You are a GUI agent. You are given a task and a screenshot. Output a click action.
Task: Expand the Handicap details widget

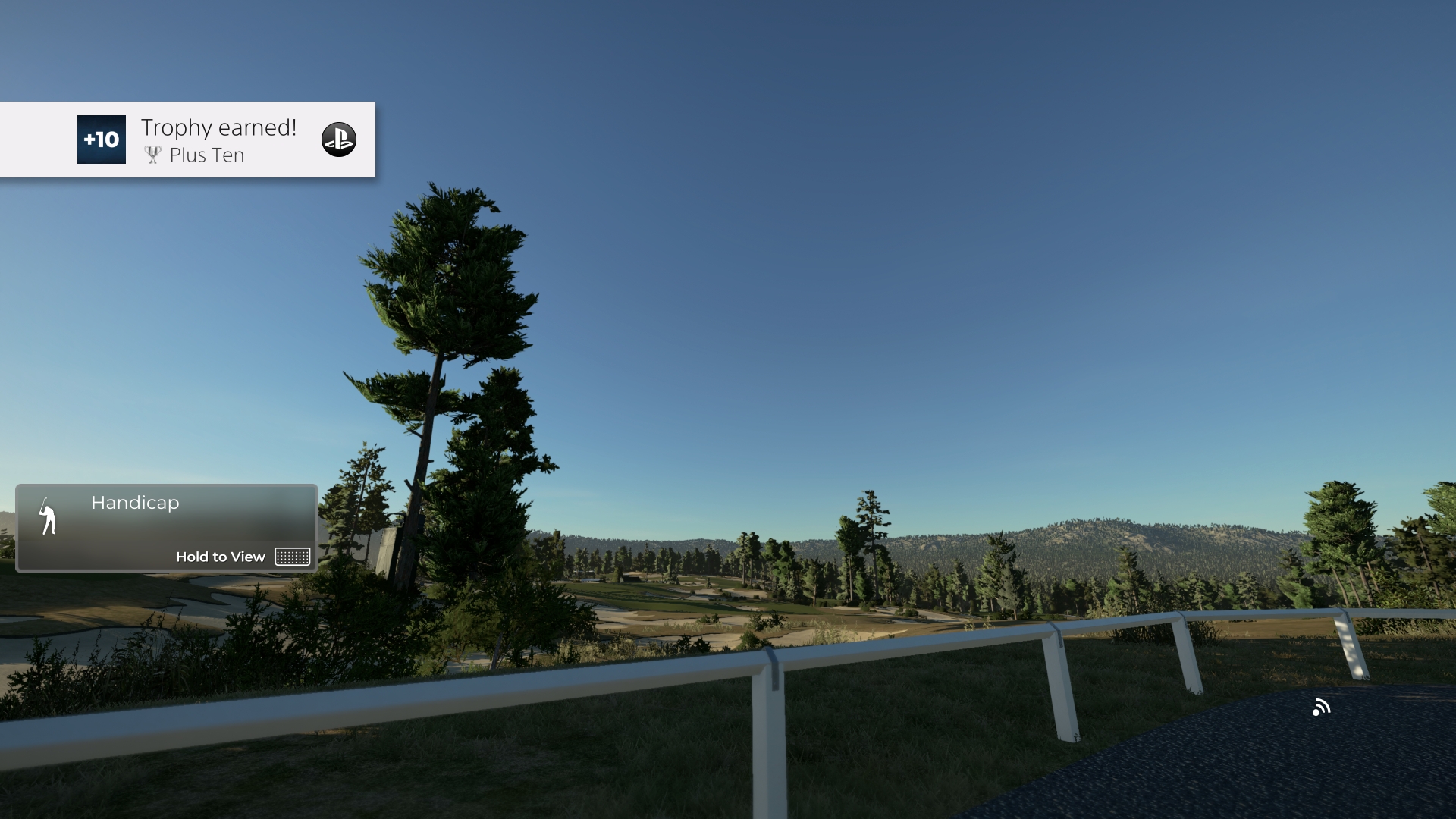click(x=165, y=528)
